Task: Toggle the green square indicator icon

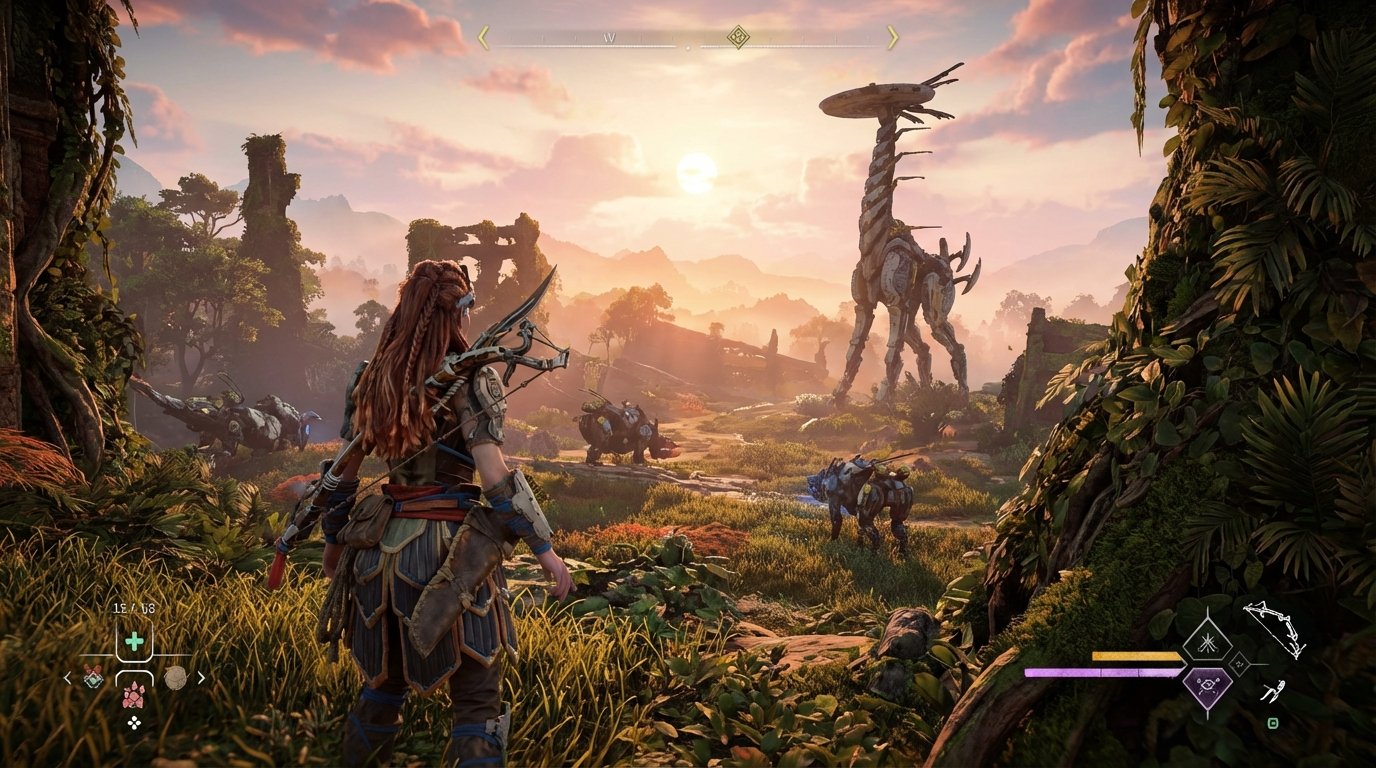Action: tap(1273, 723)
